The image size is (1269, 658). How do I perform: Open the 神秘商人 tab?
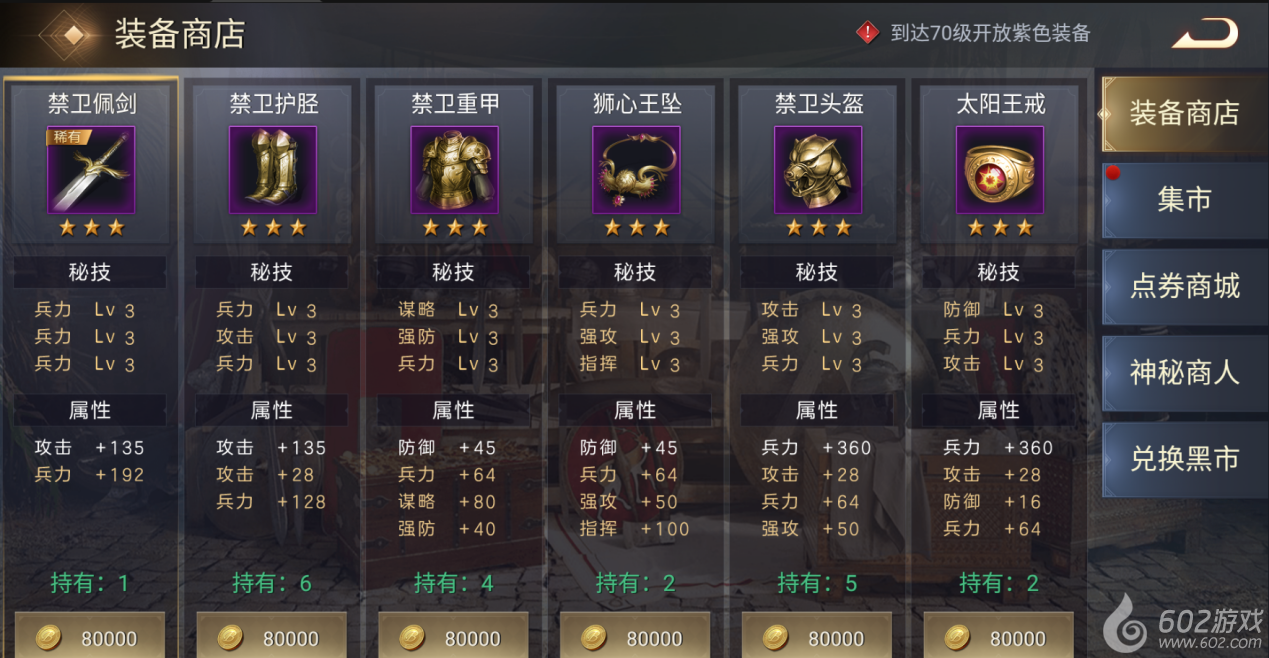point(1184,373)
